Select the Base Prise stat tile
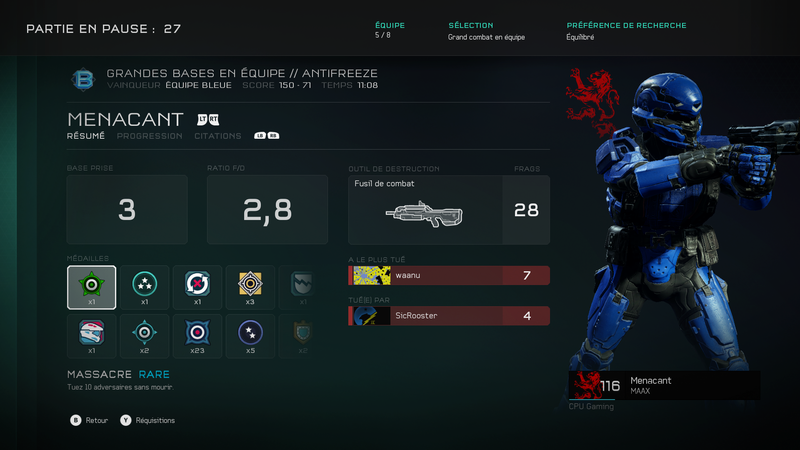This screenshot has width=800, height=450. point(127,210)
